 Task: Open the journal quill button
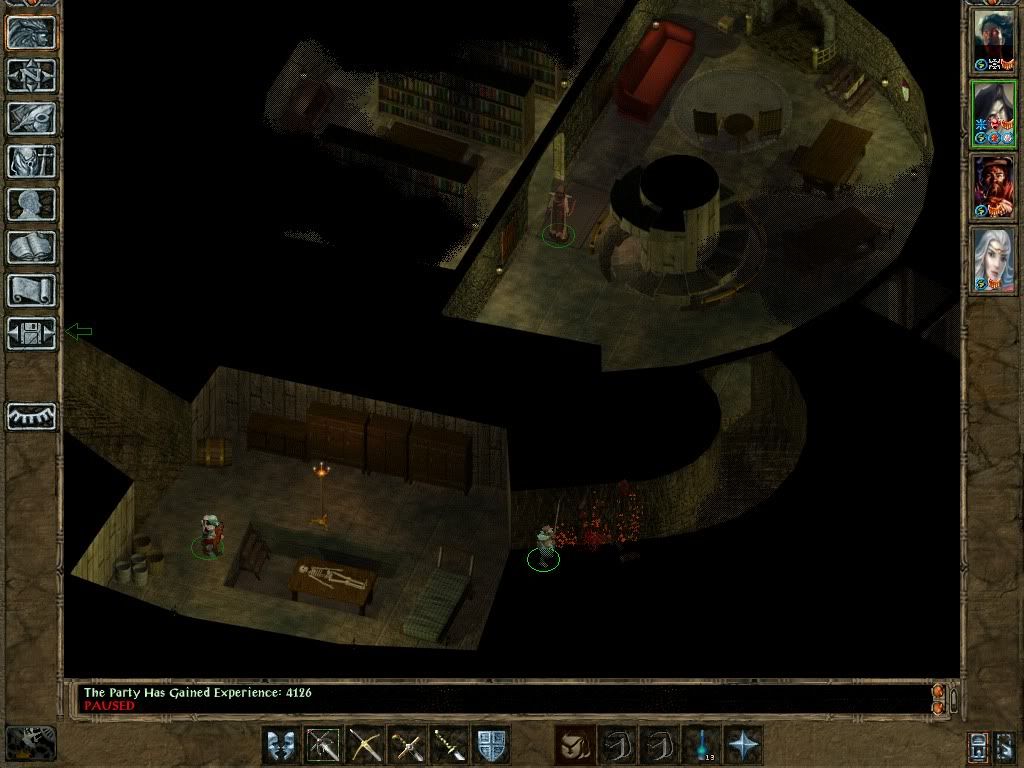pos(31,118)
